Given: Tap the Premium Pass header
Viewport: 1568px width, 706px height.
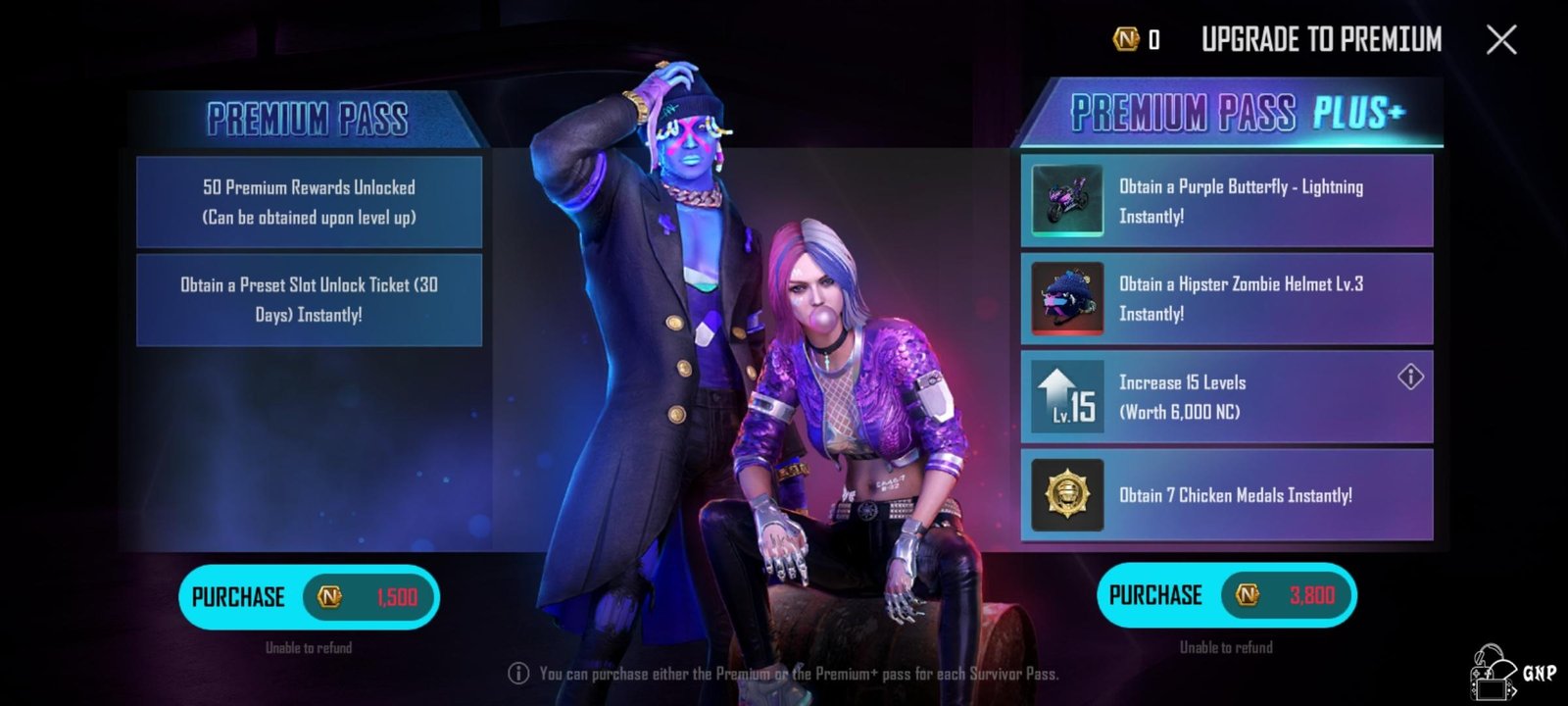Looking at the screenshot, I should pos(307,120).
